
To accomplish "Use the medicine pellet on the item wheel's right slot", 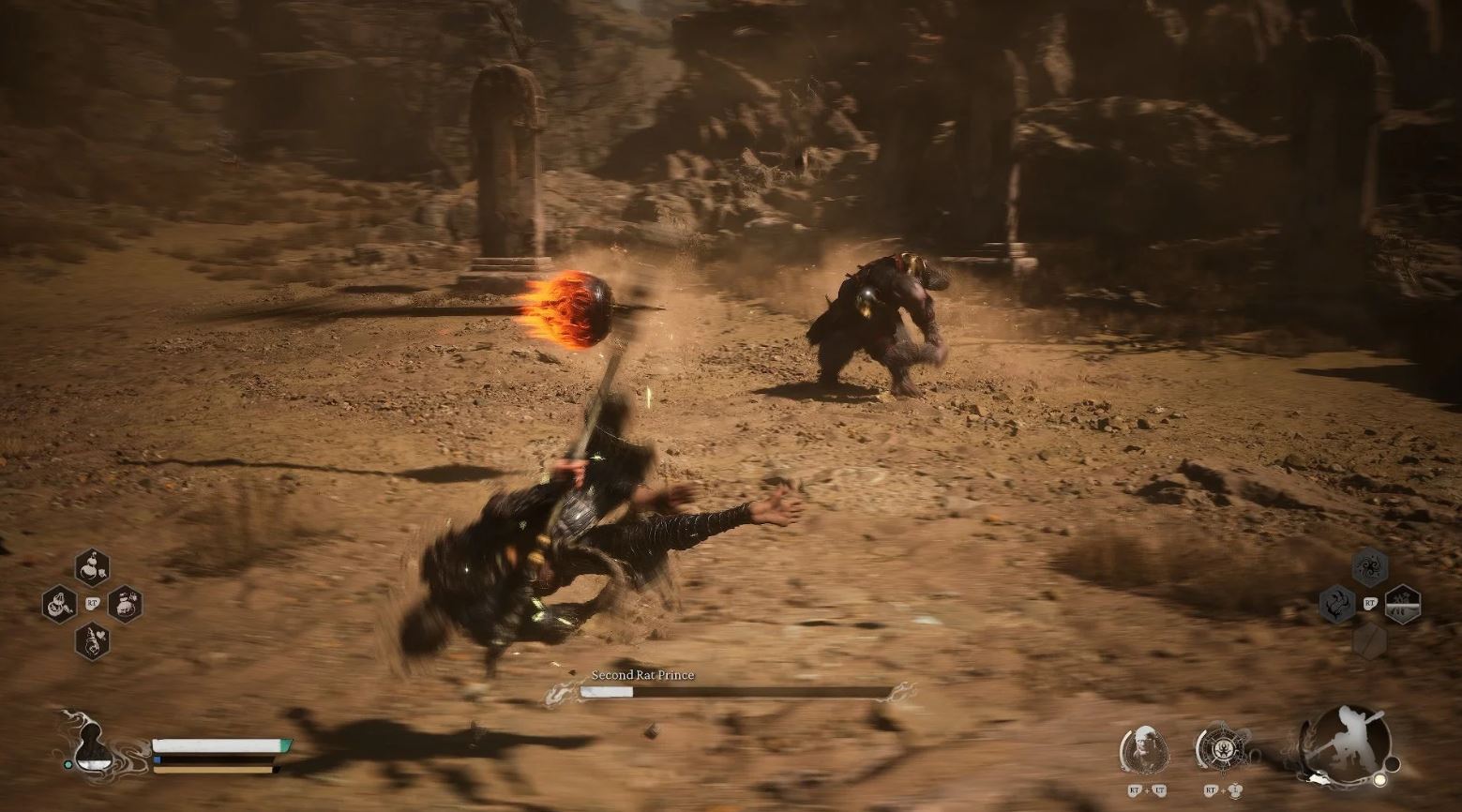I will 127,605.
